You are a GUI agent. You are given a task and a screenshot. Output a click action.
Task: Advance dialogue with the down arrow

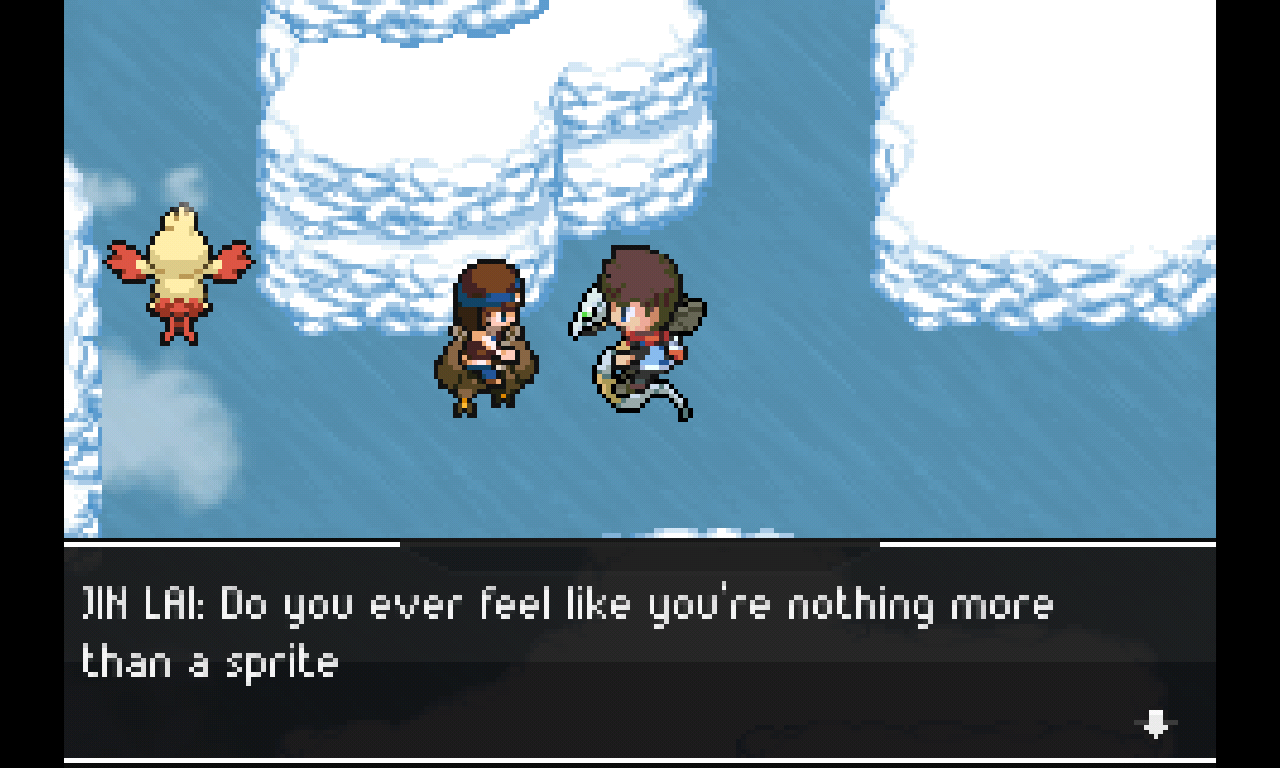[x=1156, y=723]
